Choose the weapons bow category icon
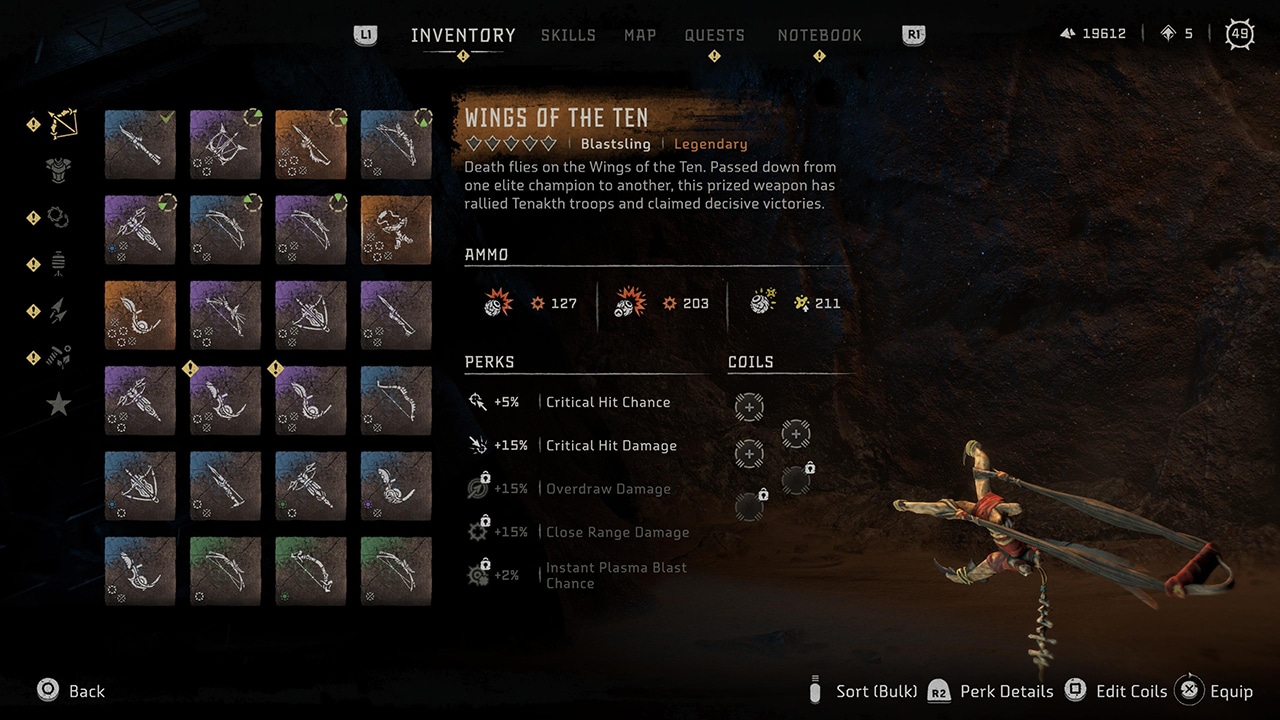 [x=62, y=124]
